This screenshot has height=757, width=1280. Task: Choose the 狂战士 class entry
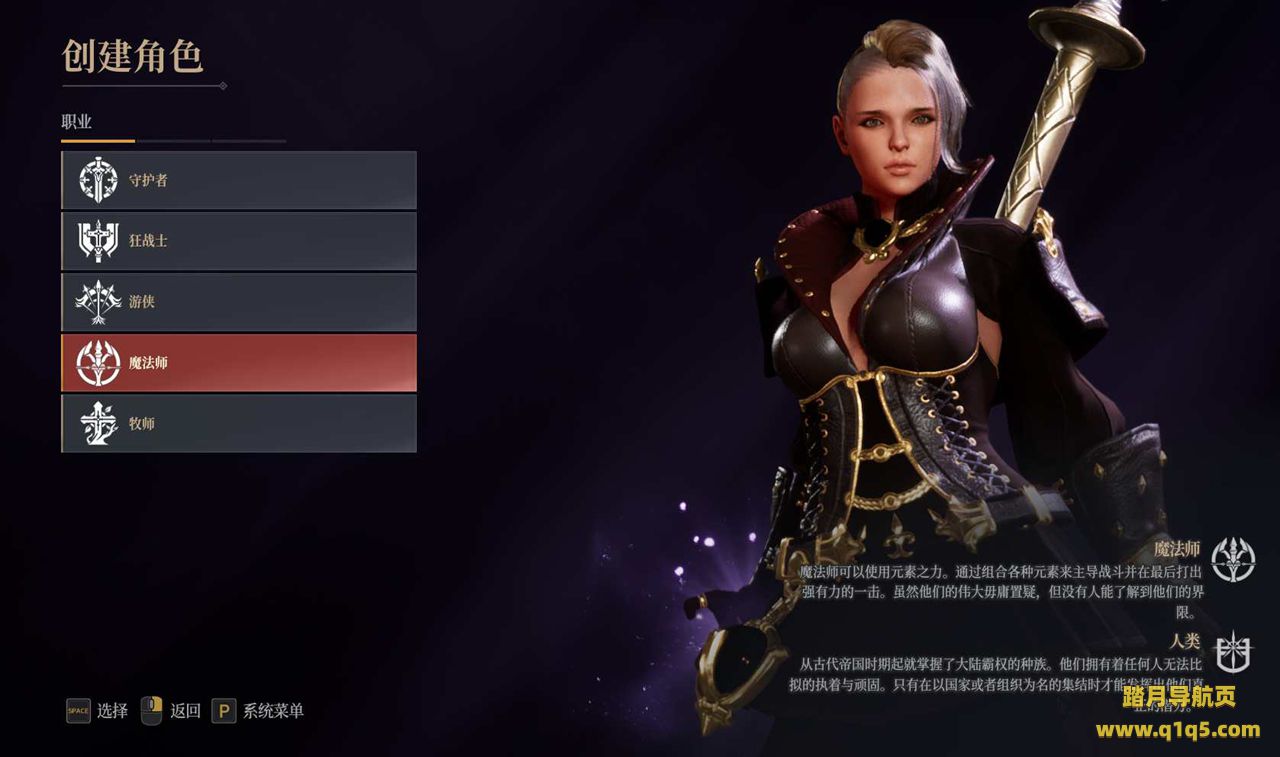239,241
